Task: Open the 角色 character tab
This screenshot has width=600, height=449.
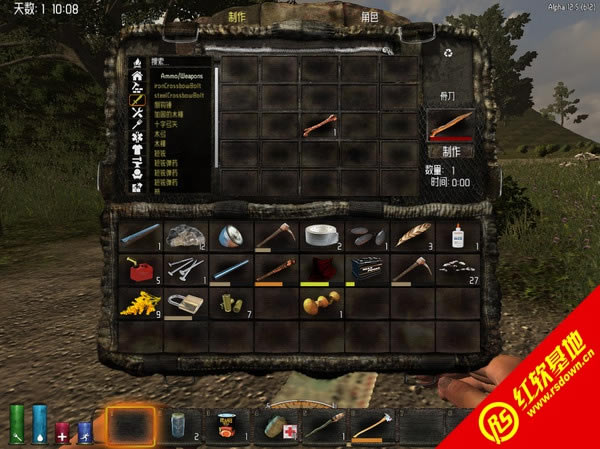Action: [x=370, y=17]
